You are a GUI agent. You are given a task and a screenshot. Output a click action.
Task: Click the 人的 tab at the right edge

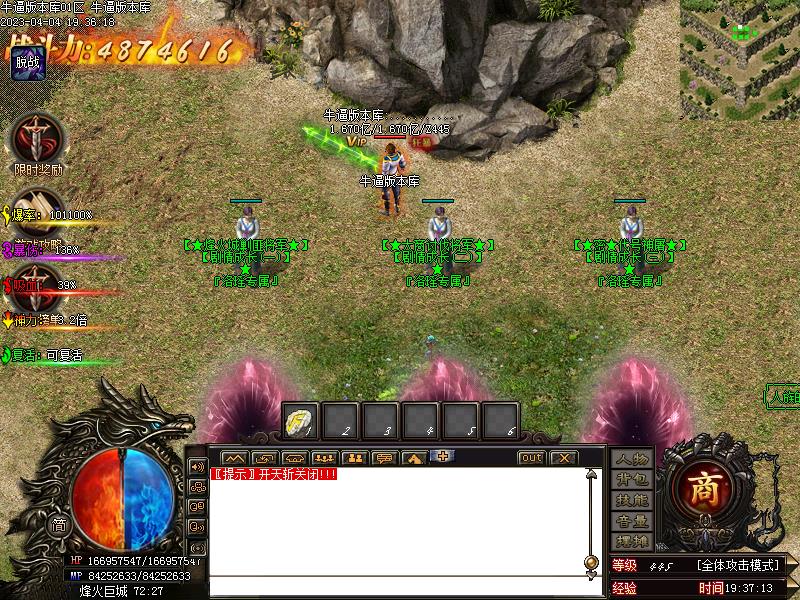coord(783,396)
